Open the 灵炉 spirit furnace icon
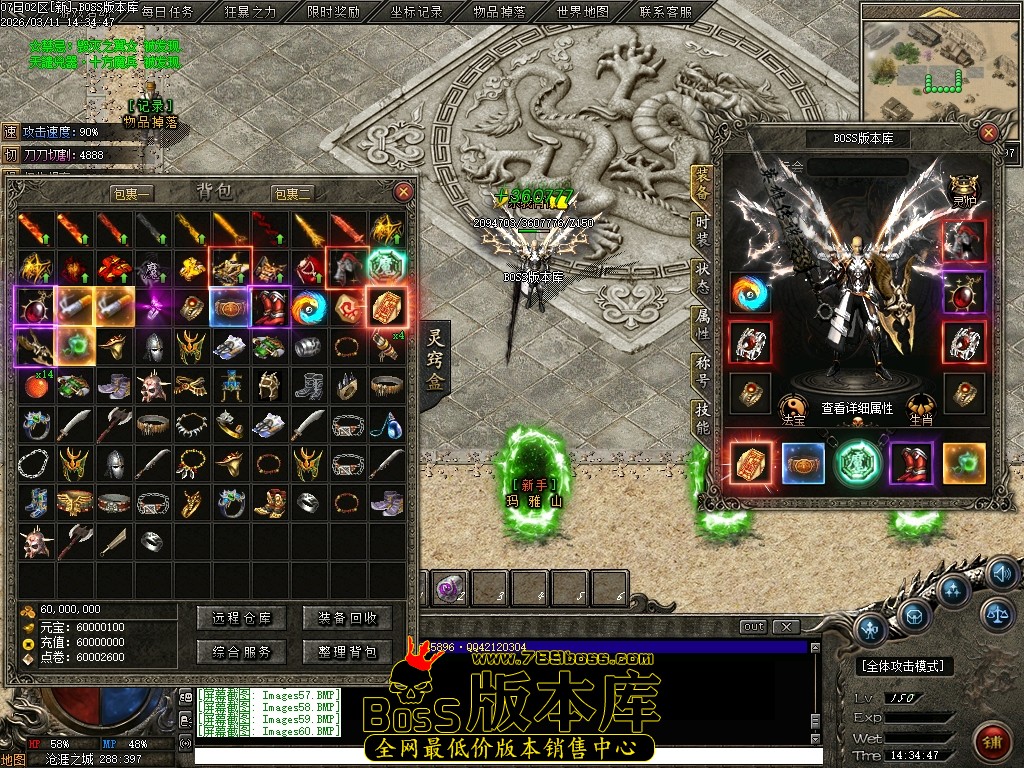Viewport: 1024px width, 768px height. tap(964, 188)
